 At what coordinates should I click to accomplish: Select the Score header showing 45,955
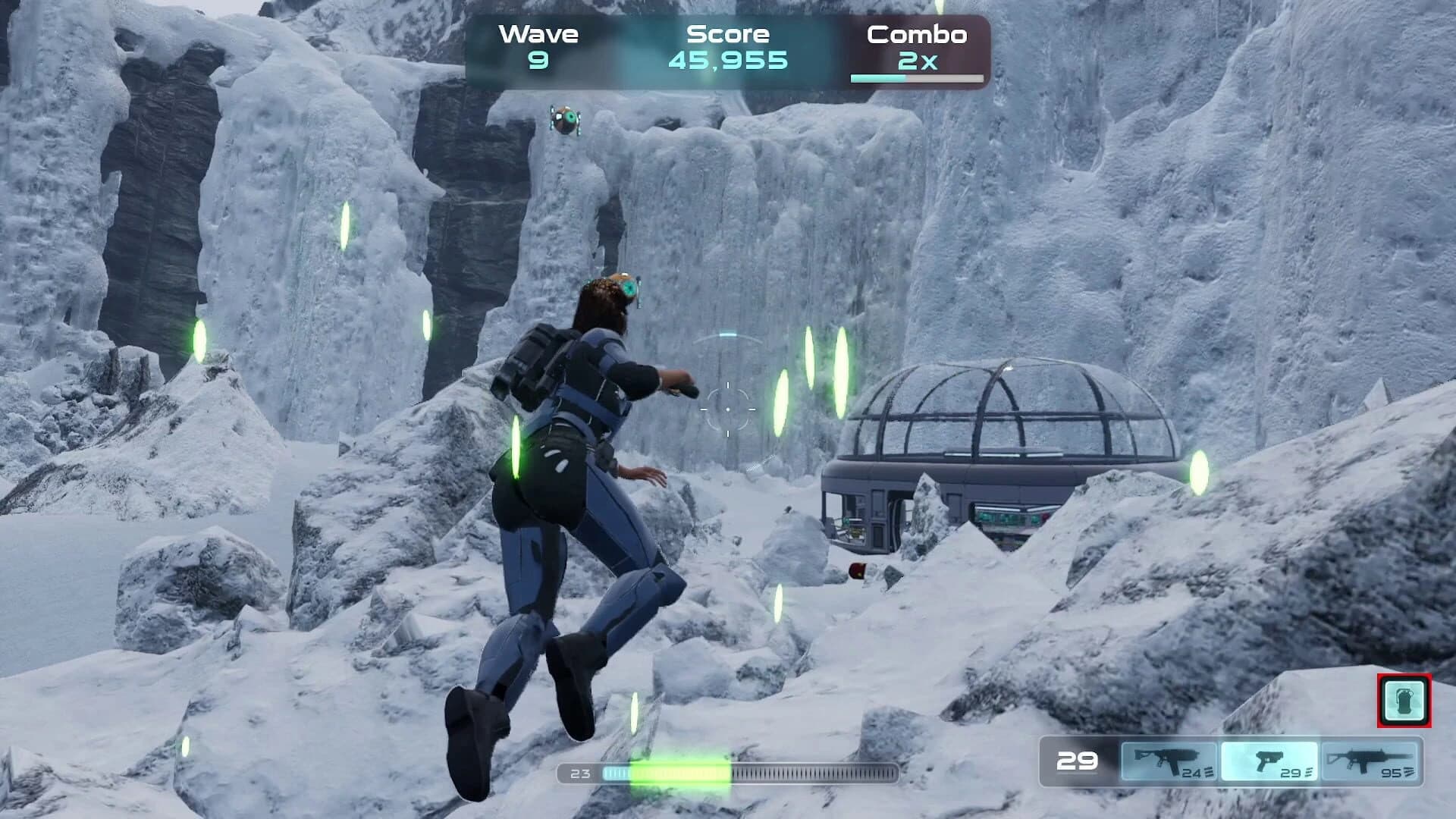click(x=726, y=33)
